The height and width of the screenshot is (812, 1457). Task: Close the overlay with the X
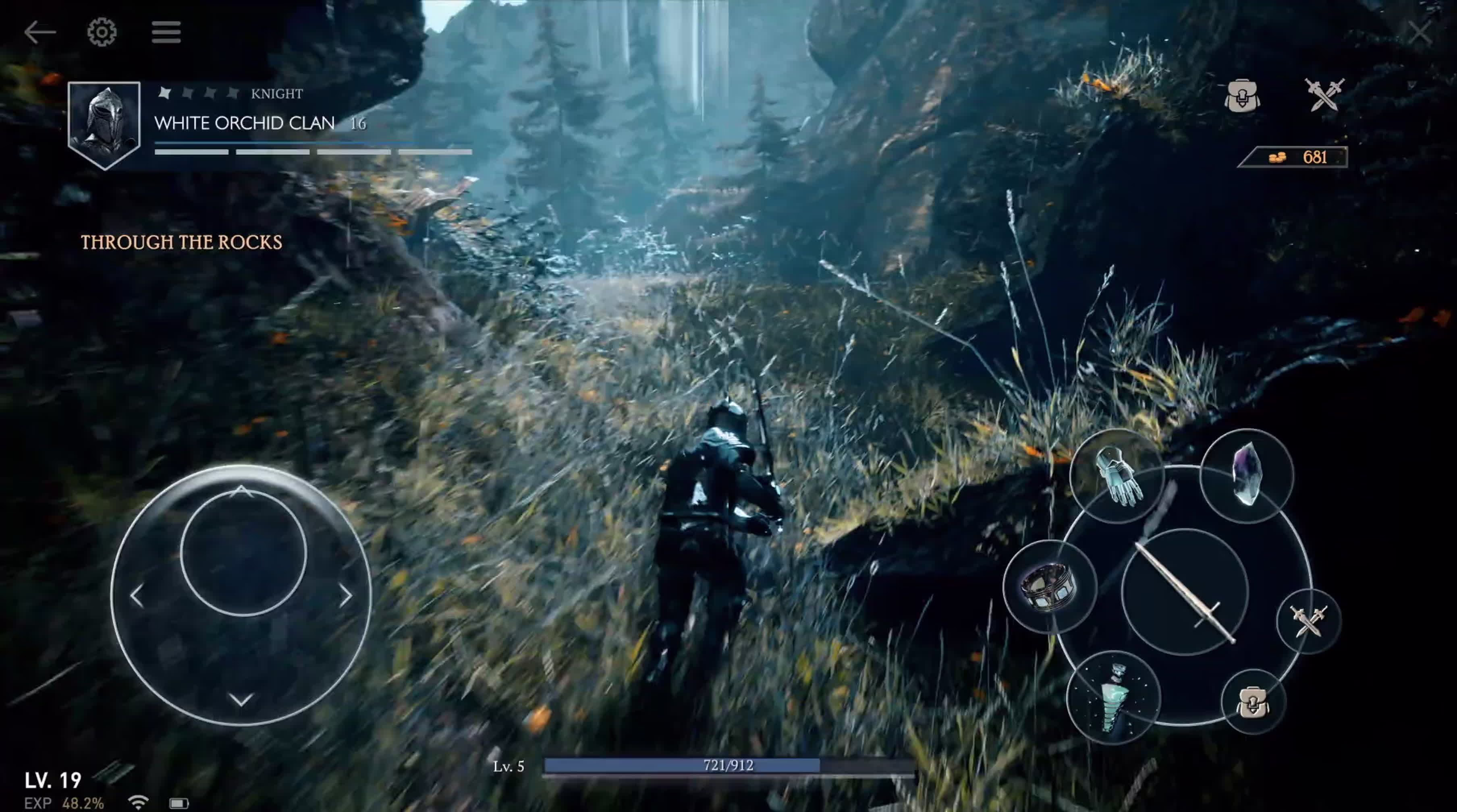1420,33
